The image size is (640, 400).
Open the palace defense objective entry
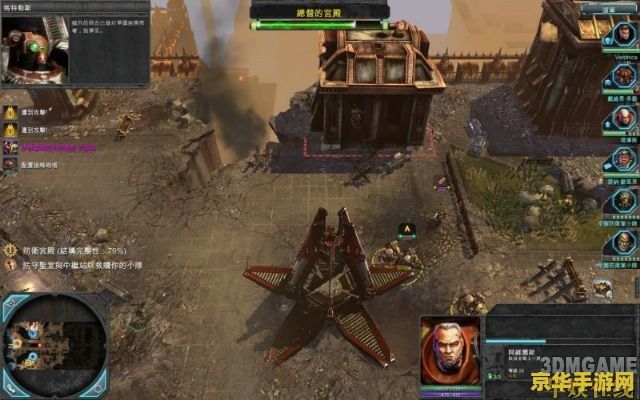pos(75,248)
